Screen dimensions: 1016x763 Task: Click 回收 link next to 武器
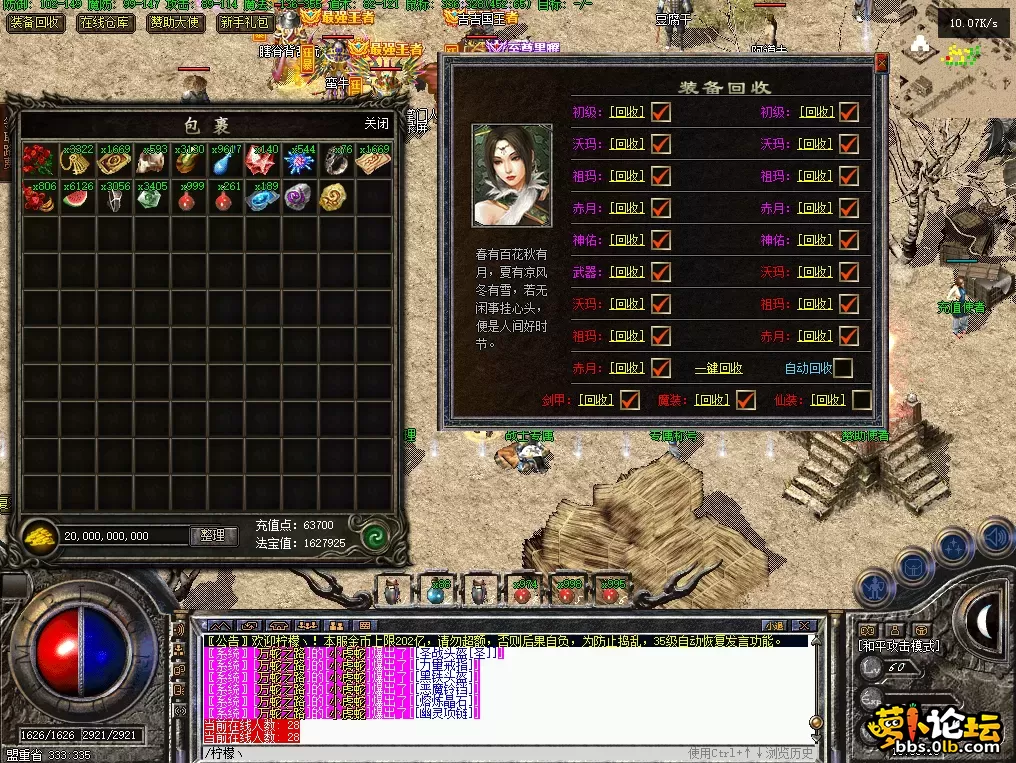point(626,272)
